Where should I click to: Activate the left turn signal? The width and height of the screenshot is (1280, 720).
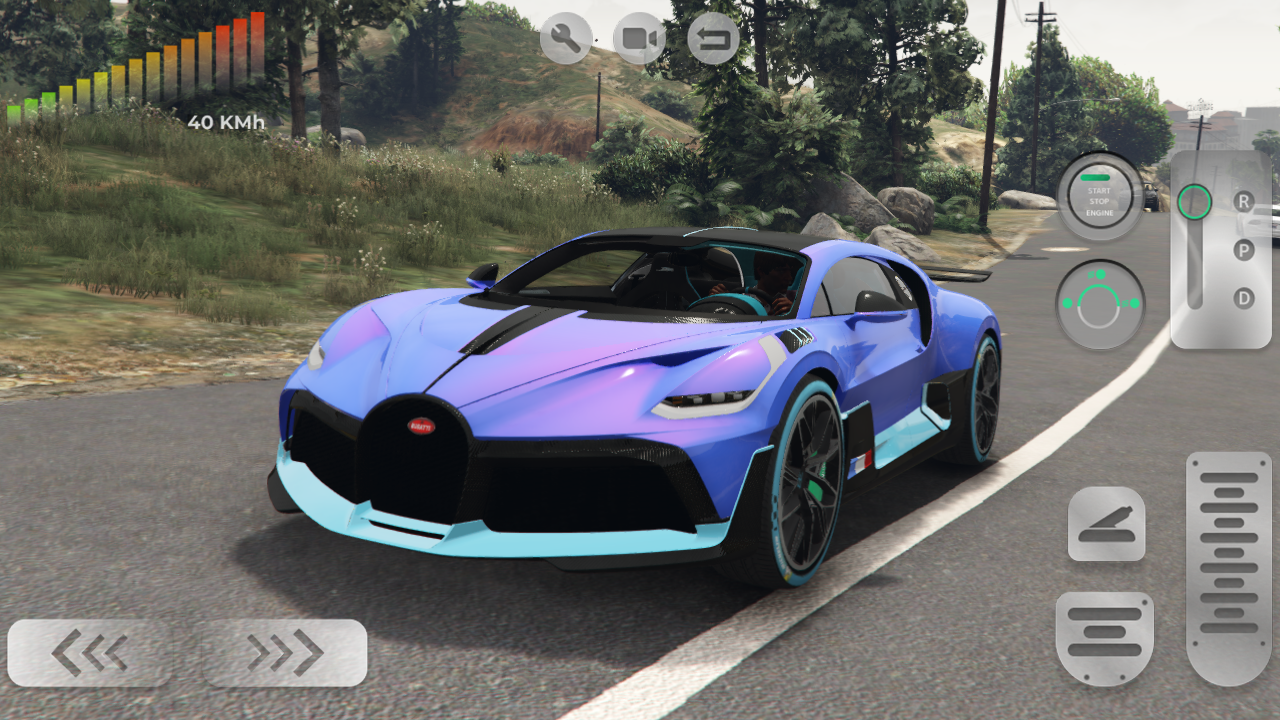pyautogui.click(x=1068, y=302)
